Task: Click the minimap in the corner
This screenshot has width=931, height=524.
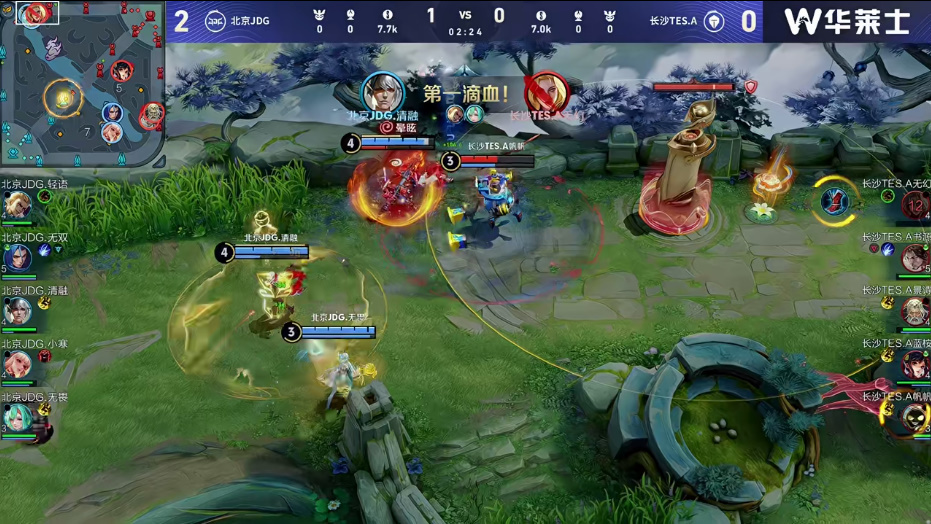Action: point(82,84)
